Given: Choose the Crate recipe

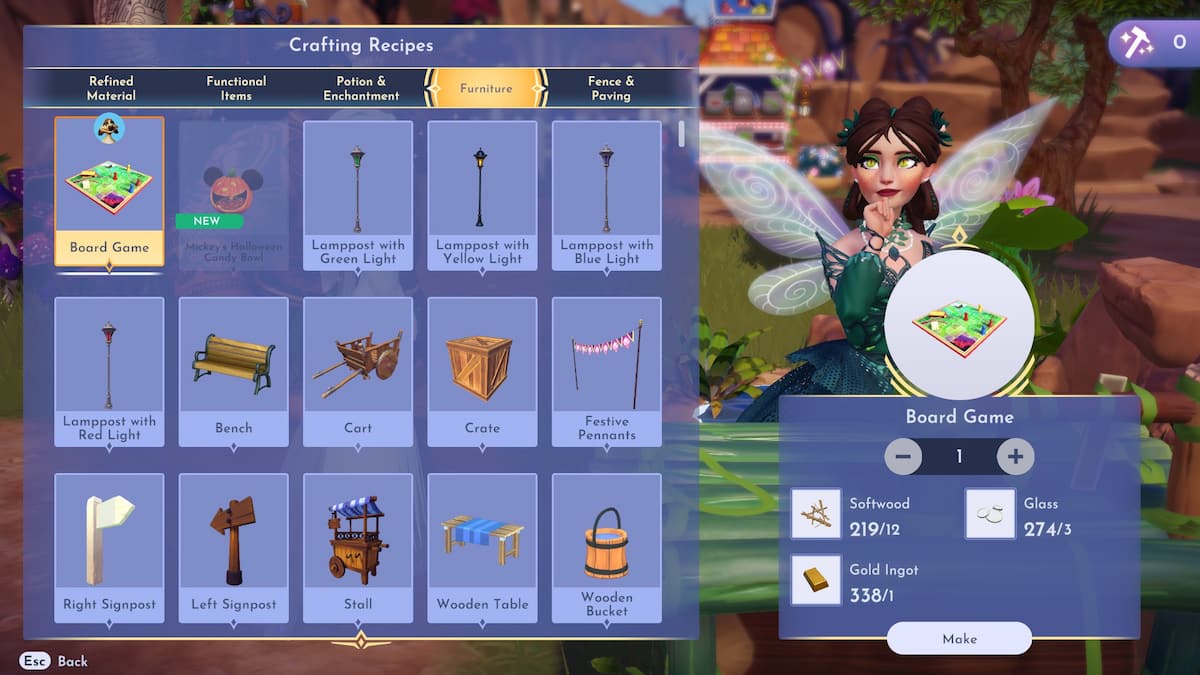Looking at the screenshot, I should (x=482, y=371).
